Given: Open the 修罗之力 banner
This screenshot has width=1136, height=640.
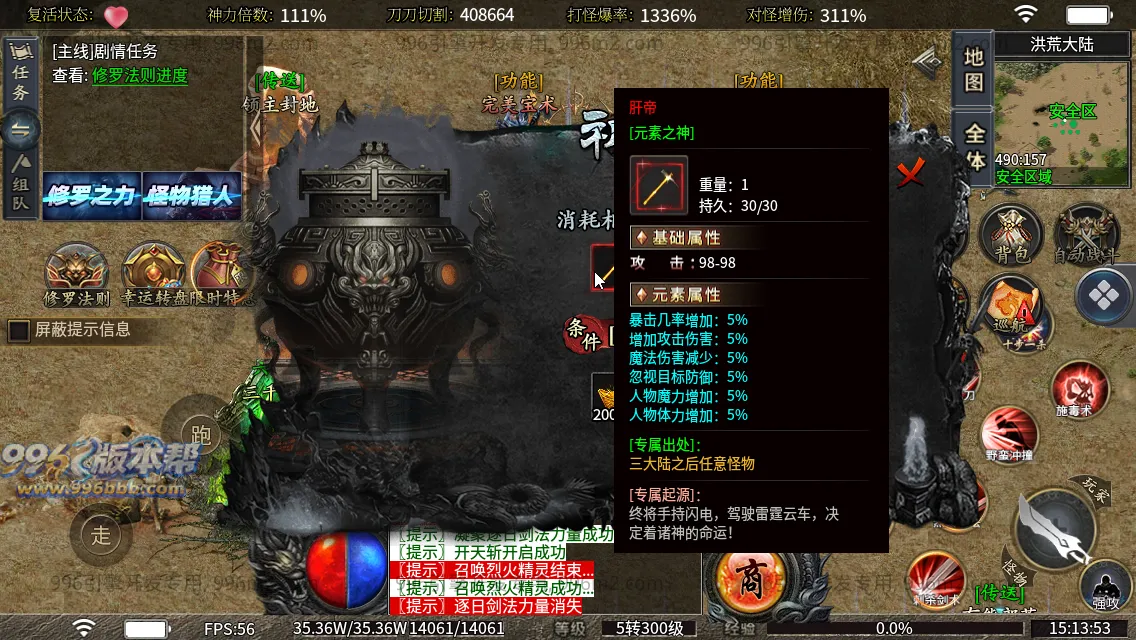Looking at the screenshot, I should pos(91,195).
